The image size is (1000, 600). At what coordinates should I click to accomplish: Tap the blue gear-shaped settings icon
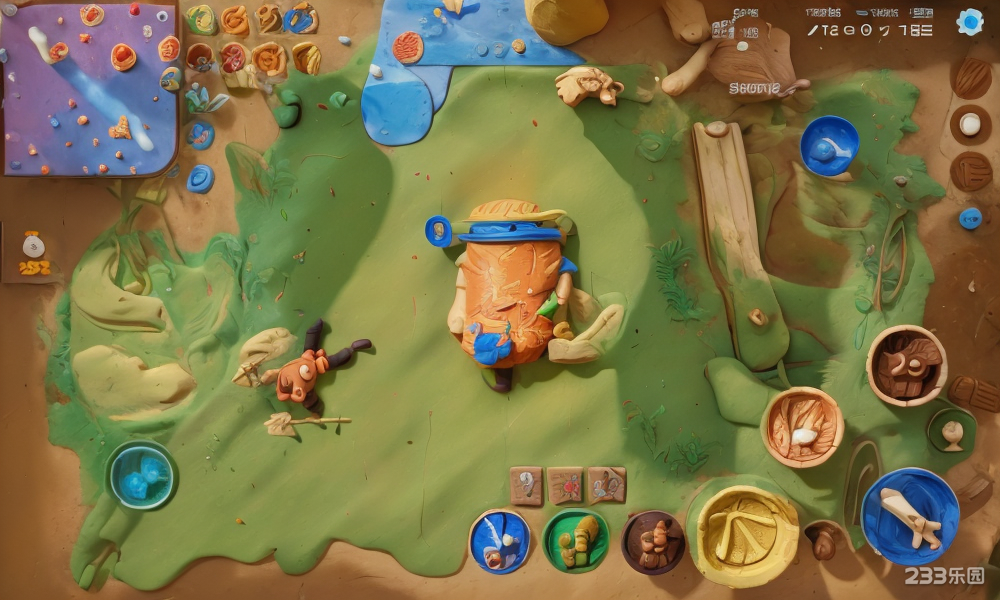pyautogui.click(x=969, y=23)
